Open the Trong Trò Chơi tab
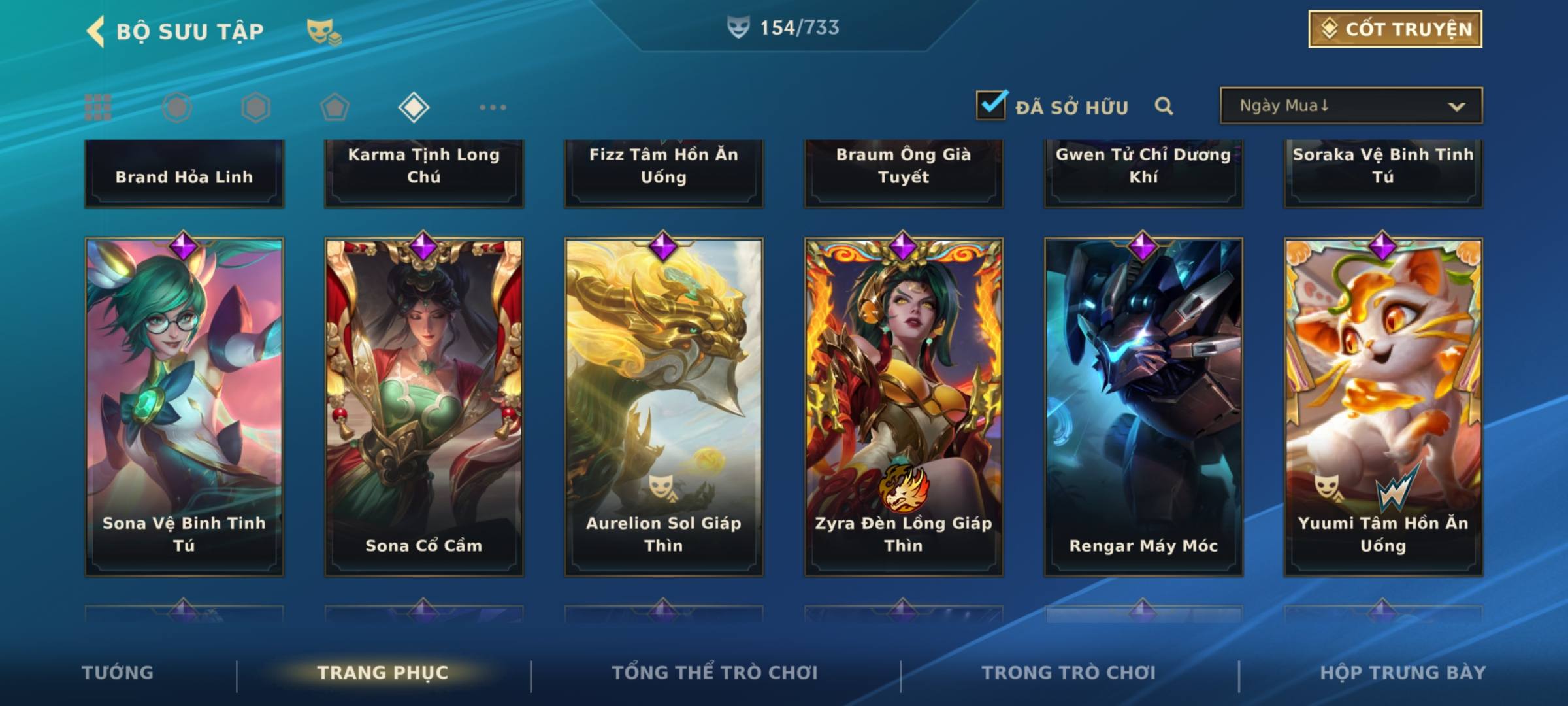Viewport: 1568px width, 706px height. coord(1069,673)
